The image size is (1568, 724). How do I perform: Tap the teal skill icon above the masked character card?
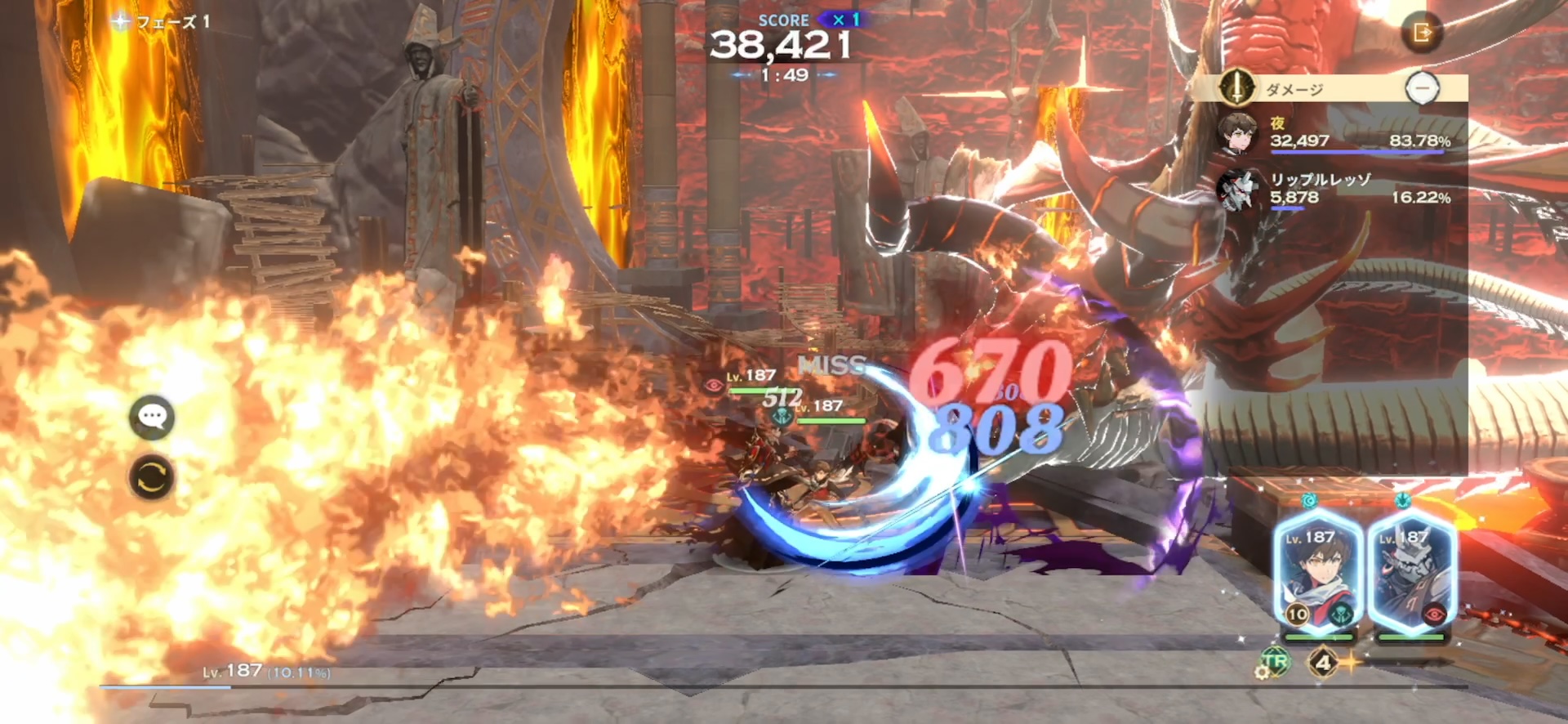coord(1403,501)
